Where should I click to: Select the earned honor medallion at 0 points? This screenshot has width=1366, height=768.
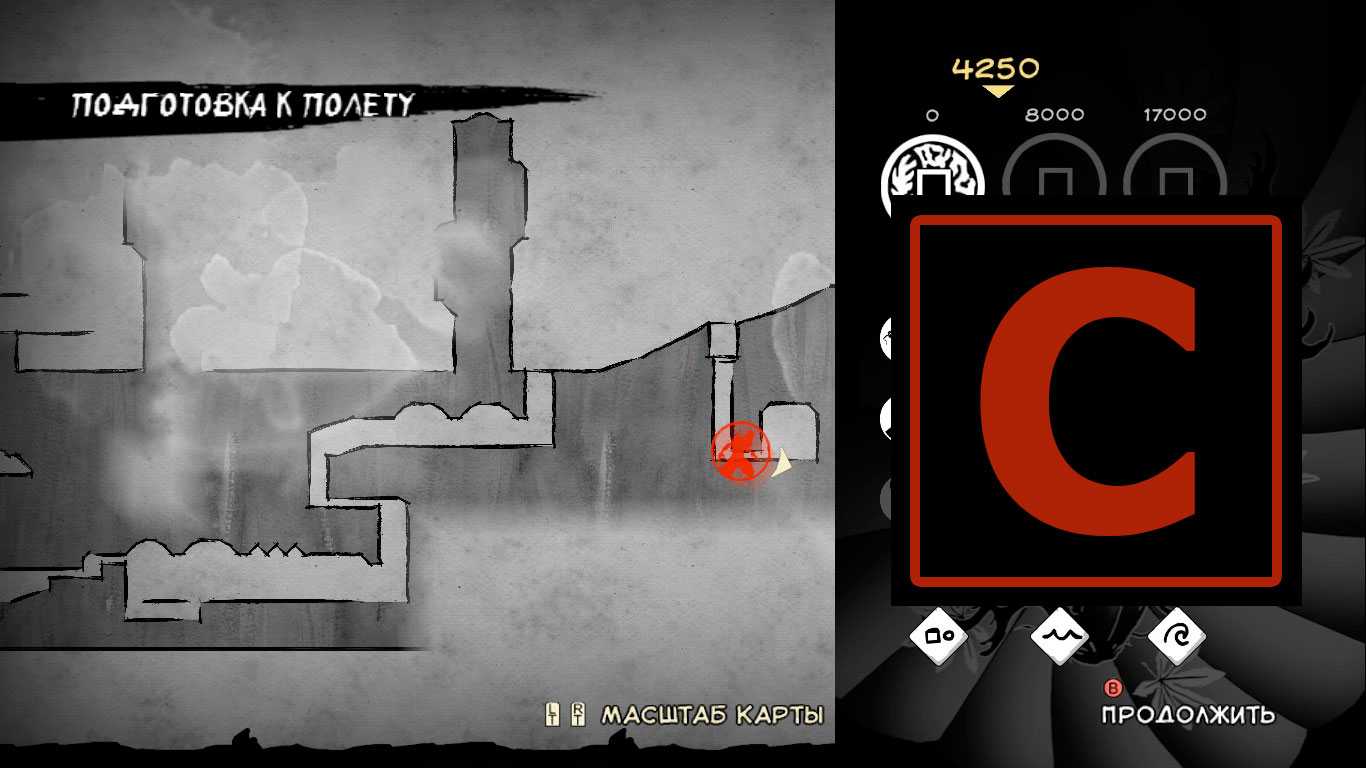click(x=932, y=178)
